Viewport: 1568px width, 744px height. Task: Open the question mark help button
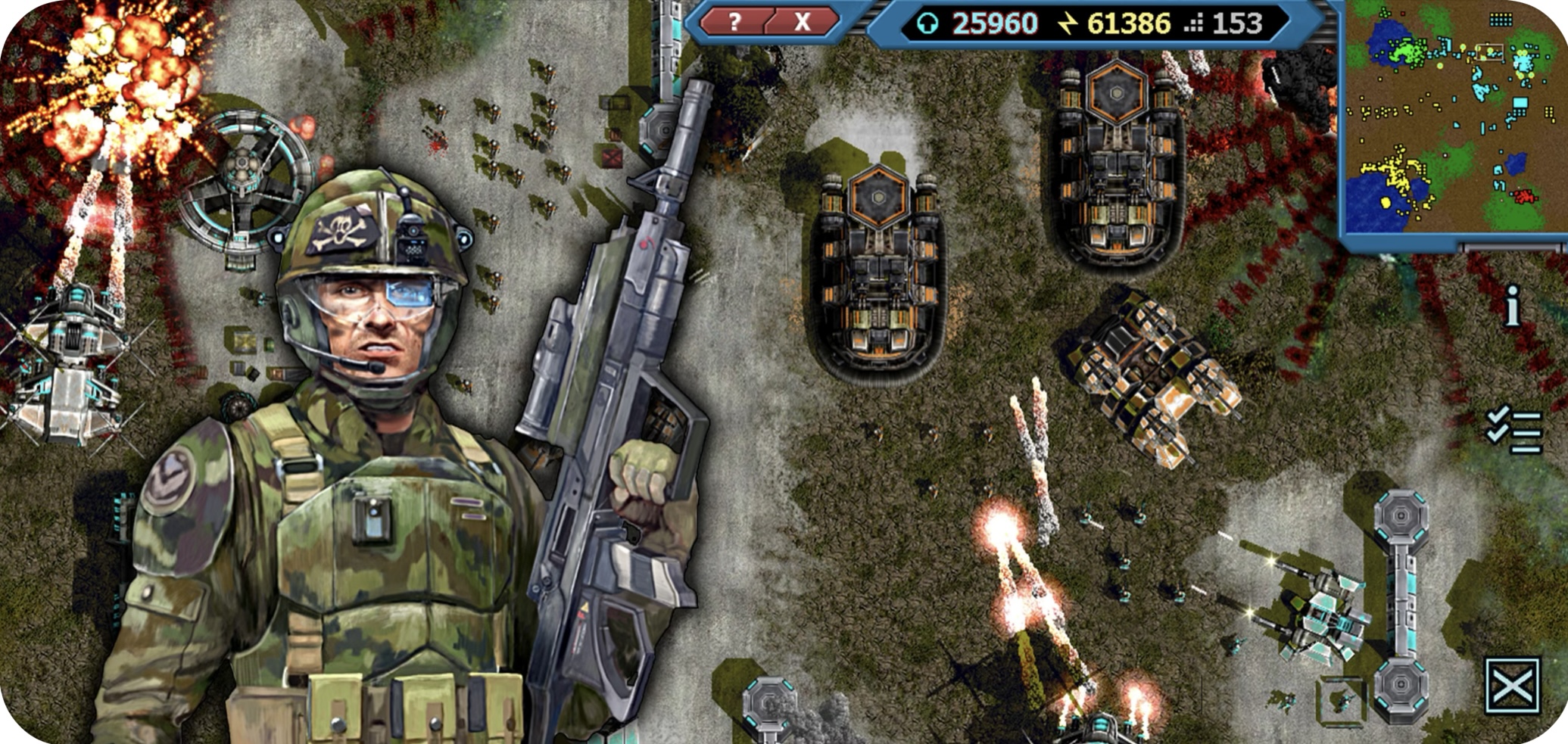coord(733,22)
